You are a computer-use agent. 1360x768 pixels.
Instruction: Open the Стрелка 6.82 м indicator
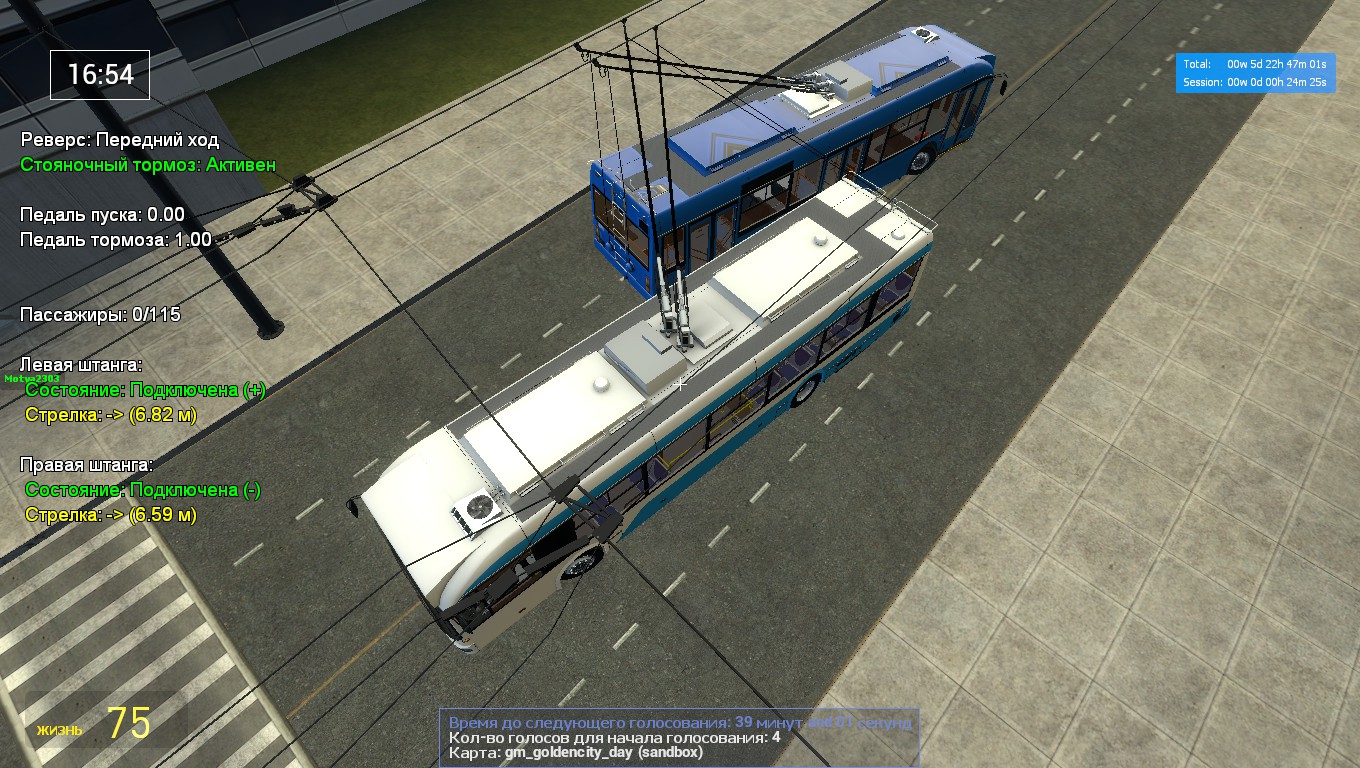click(110, 417)
